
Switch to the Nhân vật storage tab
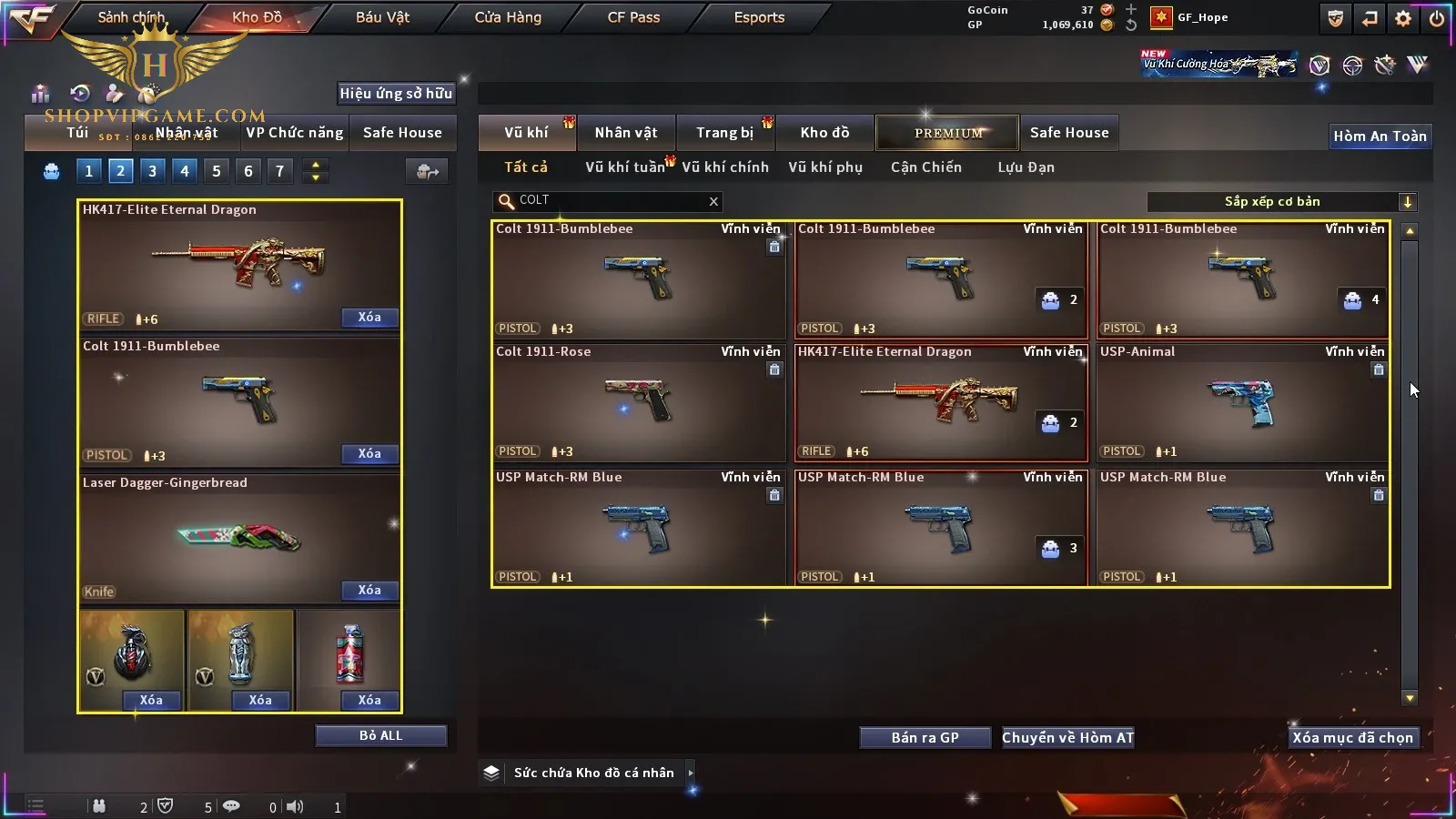[x=625, y=133]
